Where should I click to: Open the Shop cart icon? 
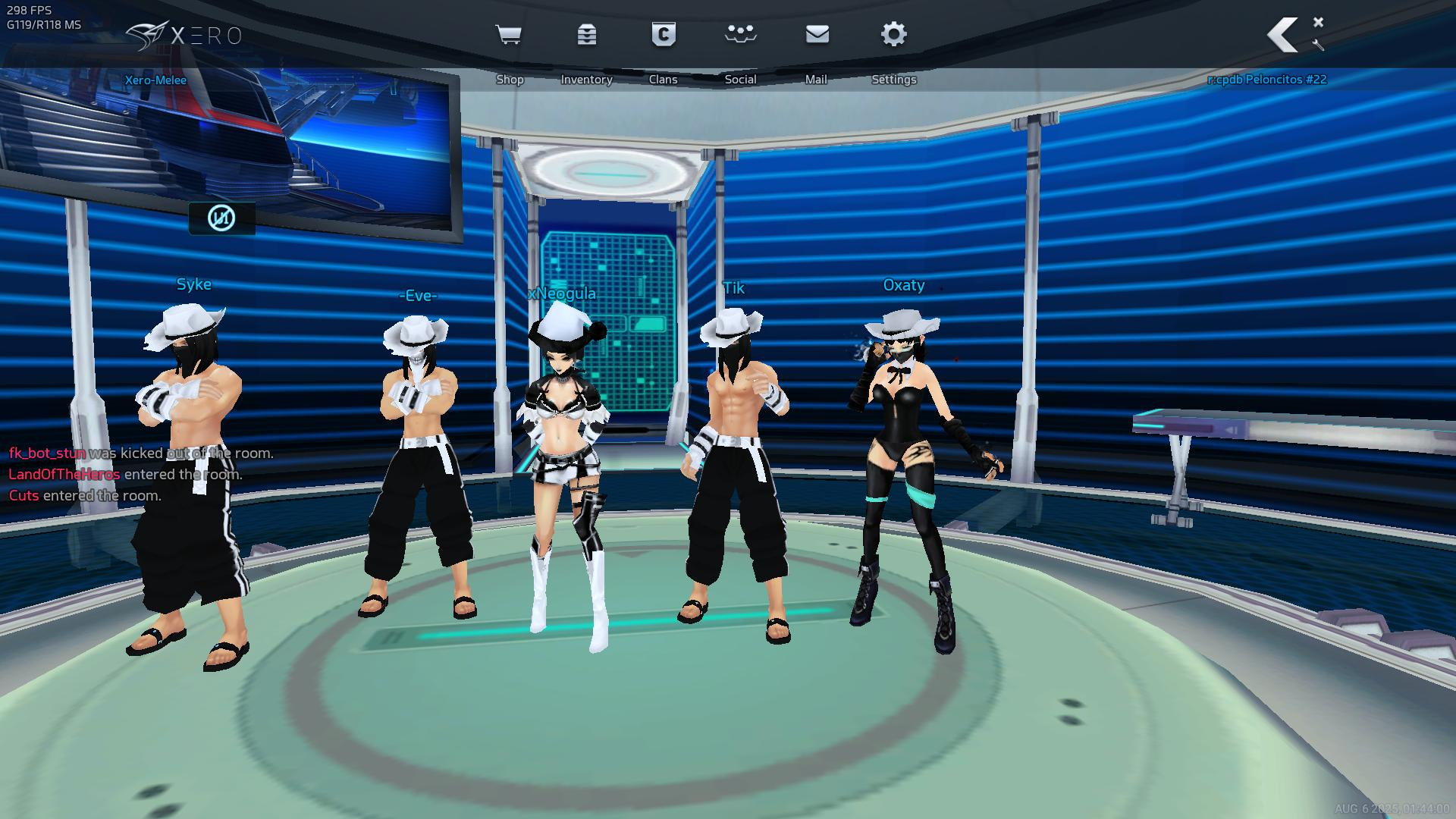click(x=508, y=35)
